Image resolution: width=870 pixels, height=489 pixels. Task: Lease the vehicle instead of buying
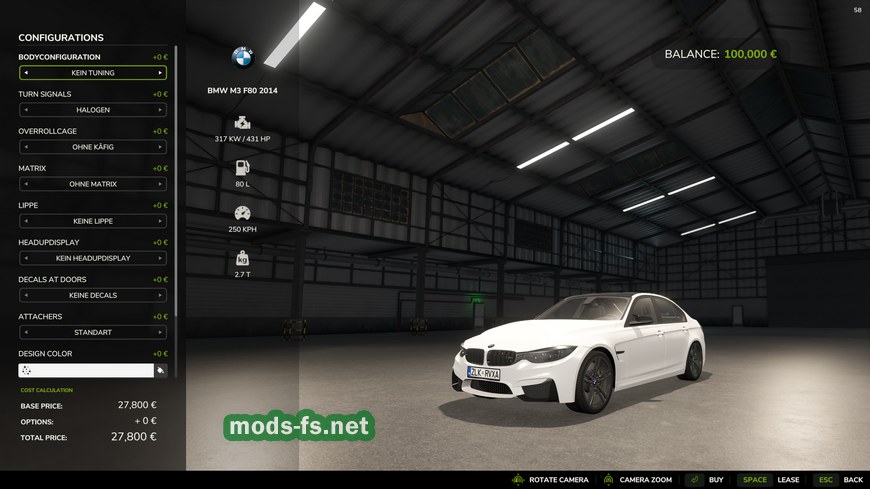[770, 480]
